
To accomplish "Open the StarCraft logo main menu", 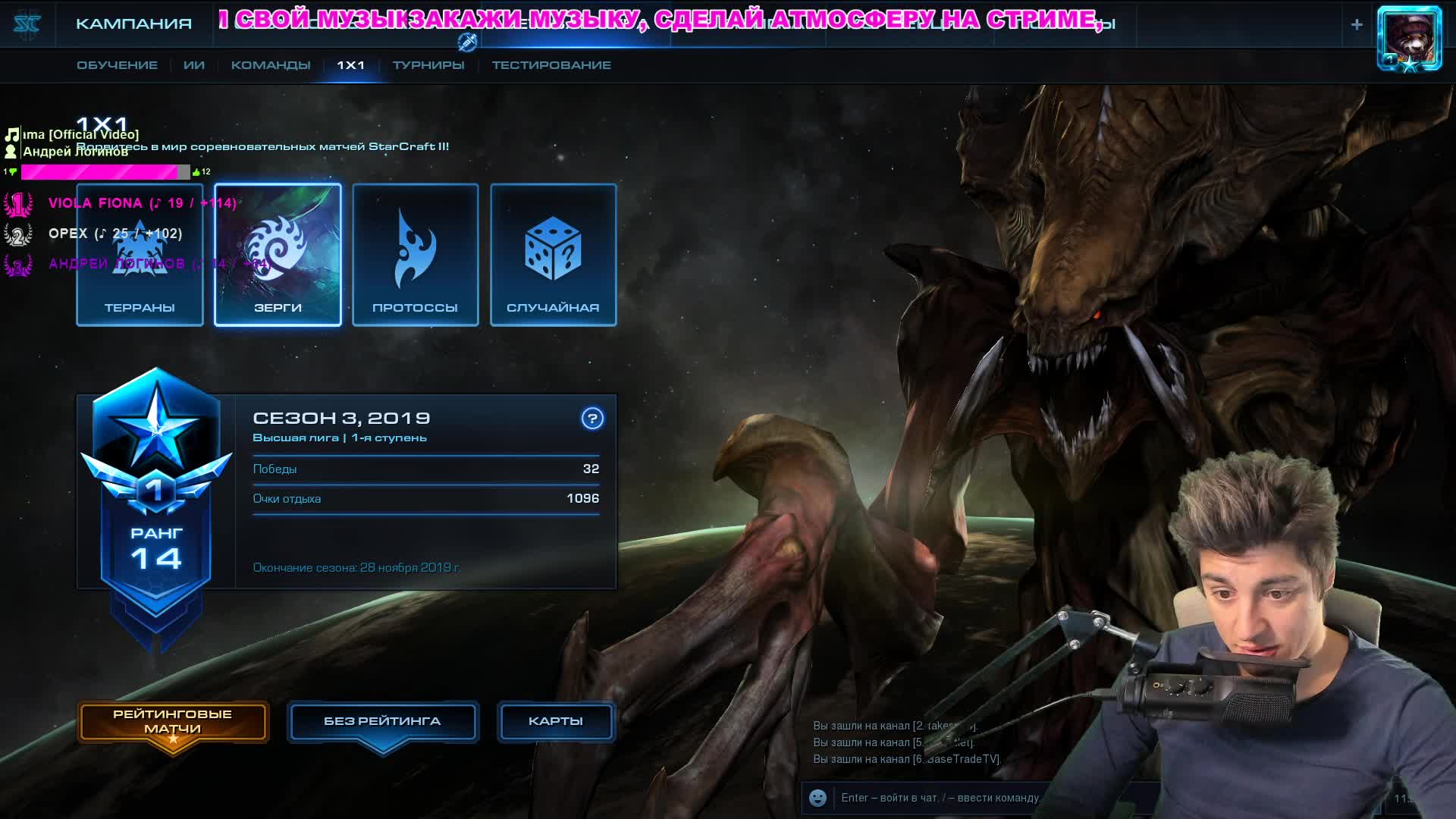I will pos(27,24).
